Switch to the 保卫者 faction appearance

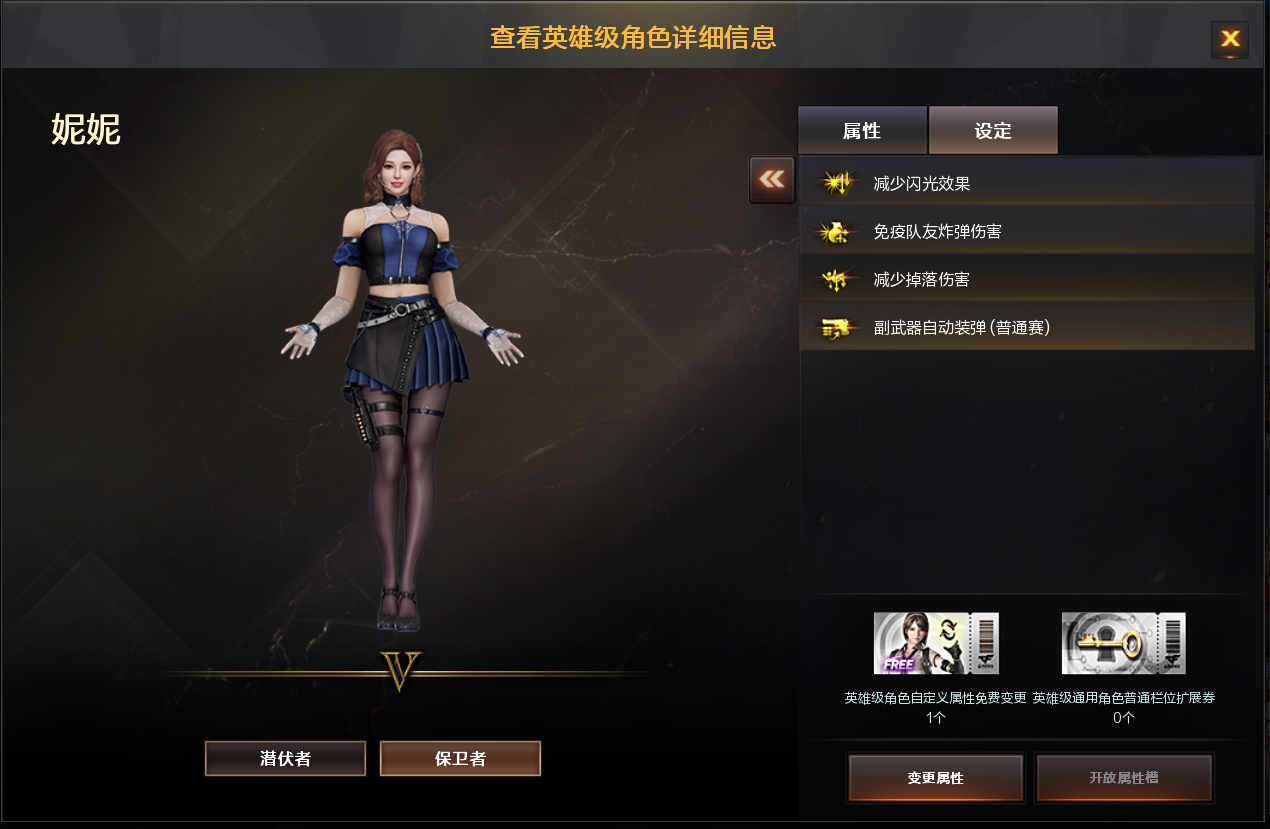(460, 758)
